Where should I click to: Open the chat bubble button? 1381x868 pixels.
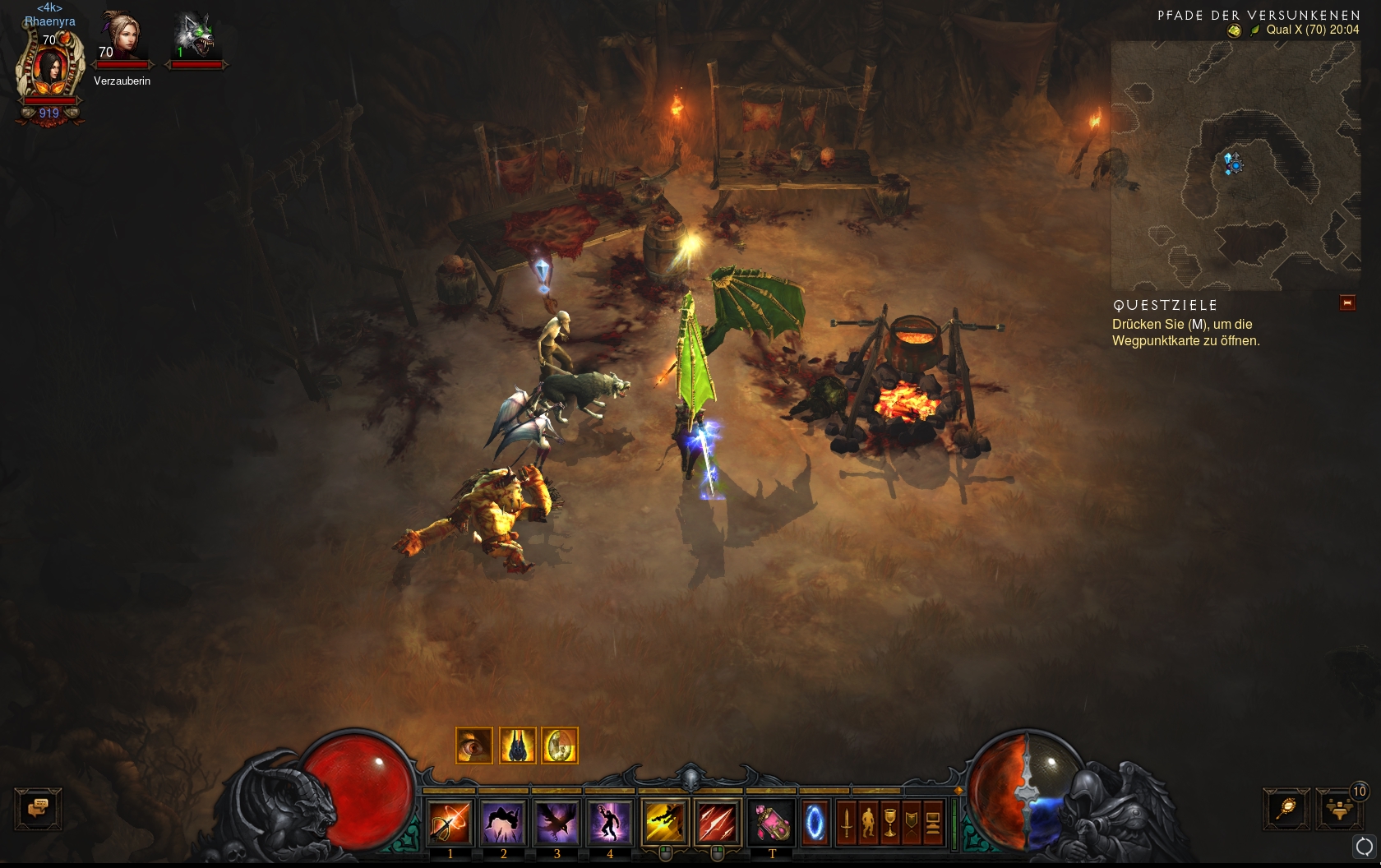pos(38,808)
